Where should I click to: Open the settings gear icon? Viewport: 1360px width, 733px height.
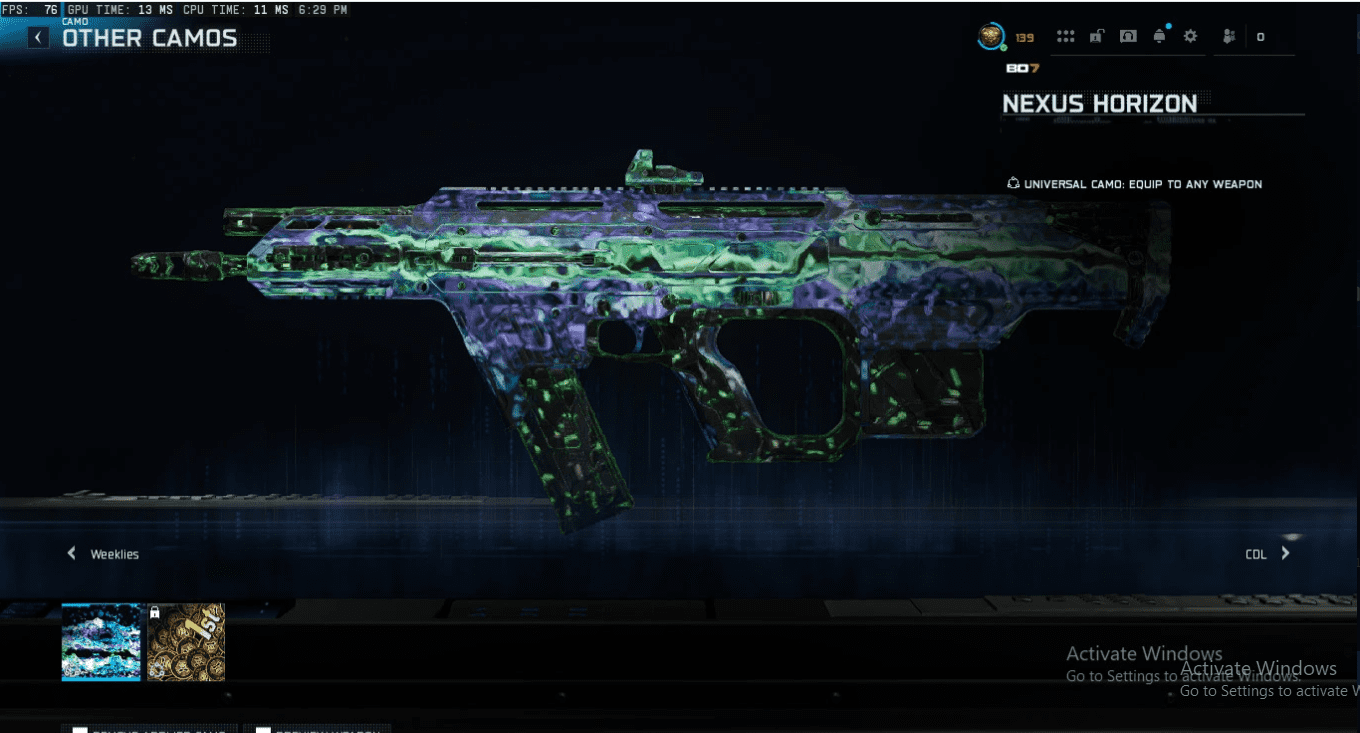coord(1190,36)
